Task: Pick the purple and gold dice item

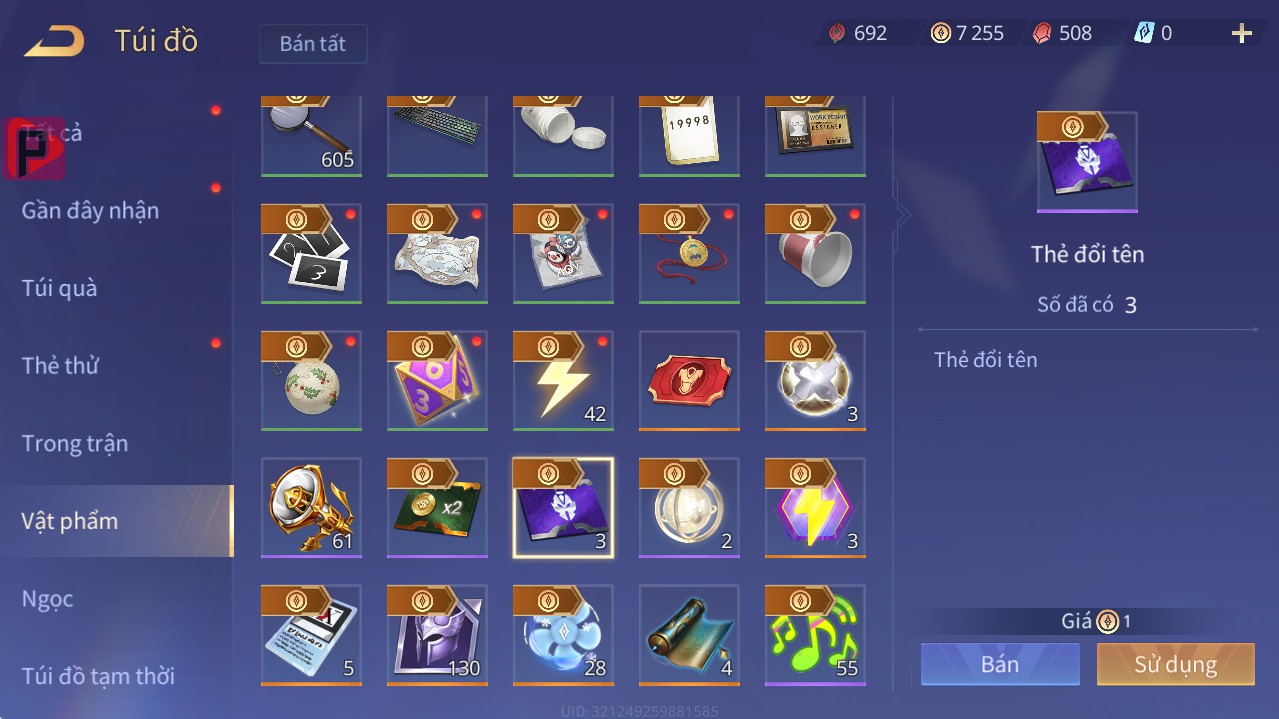Action: pyautogui.click(x=437, y=381)
